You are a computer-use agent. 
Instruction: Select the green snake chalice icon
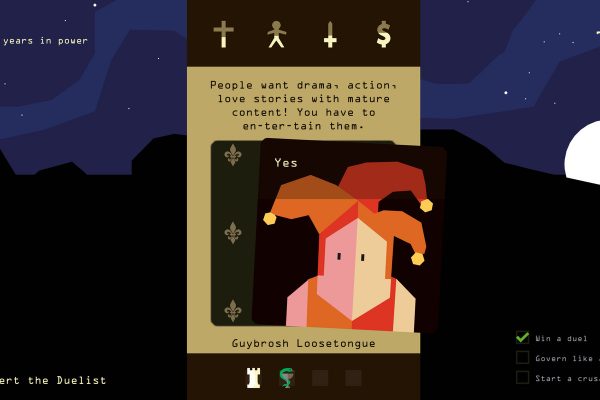point(287,377)
